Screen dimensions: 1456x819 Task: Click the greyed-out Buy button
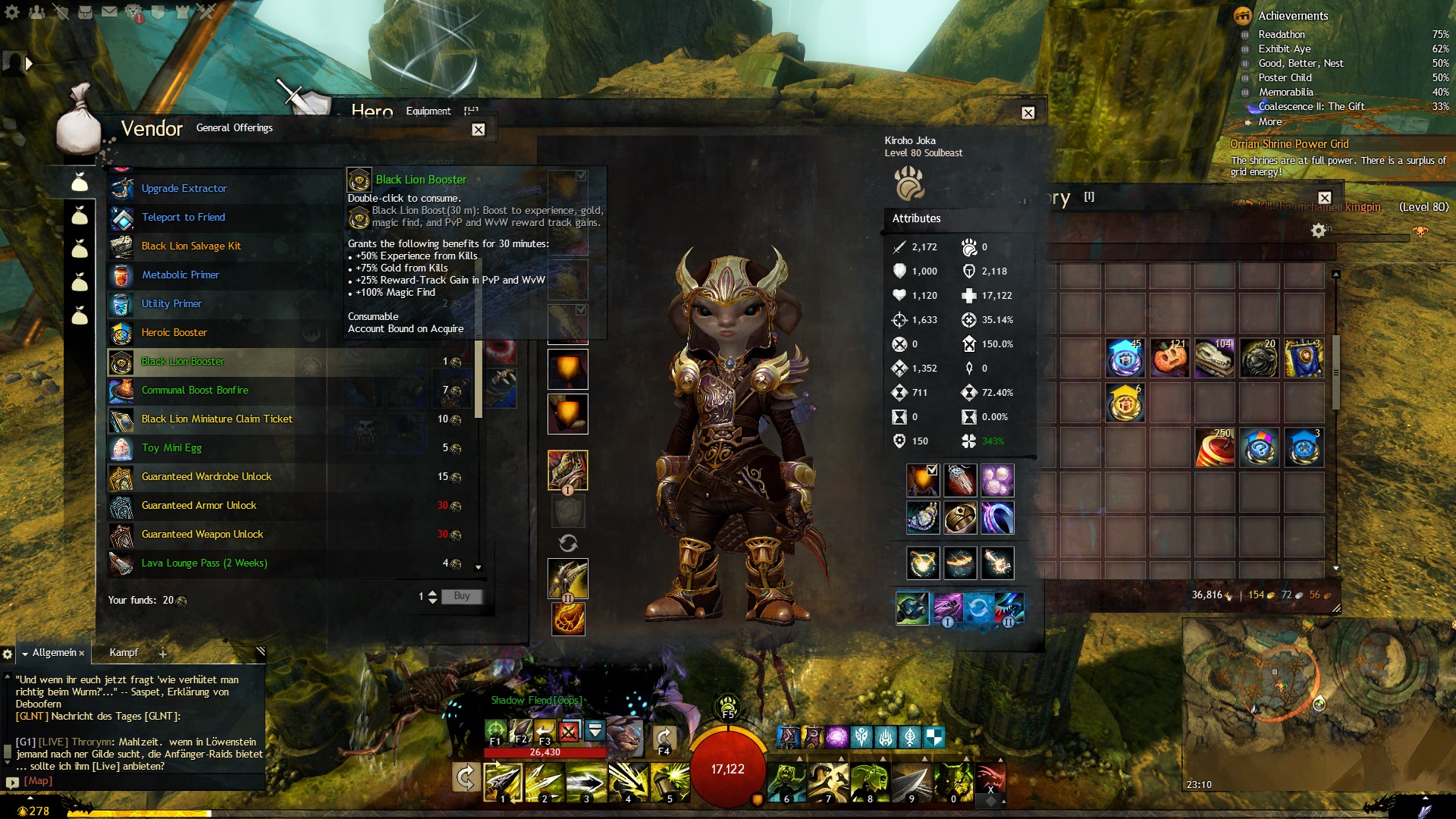(x=462, y=597)
